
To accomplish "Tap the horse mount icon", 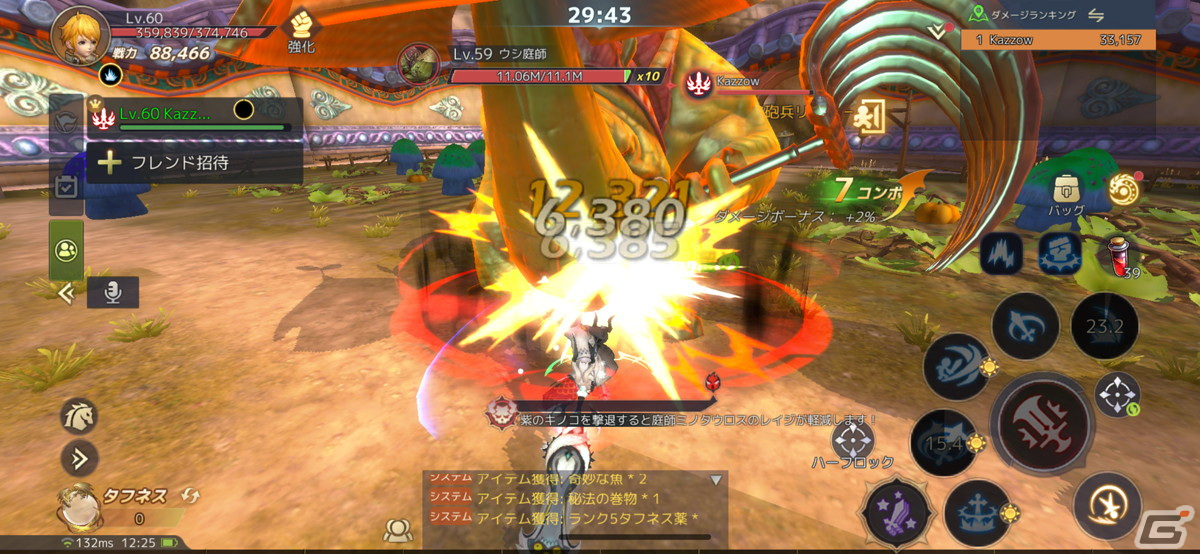I will [x=79, y=415].
